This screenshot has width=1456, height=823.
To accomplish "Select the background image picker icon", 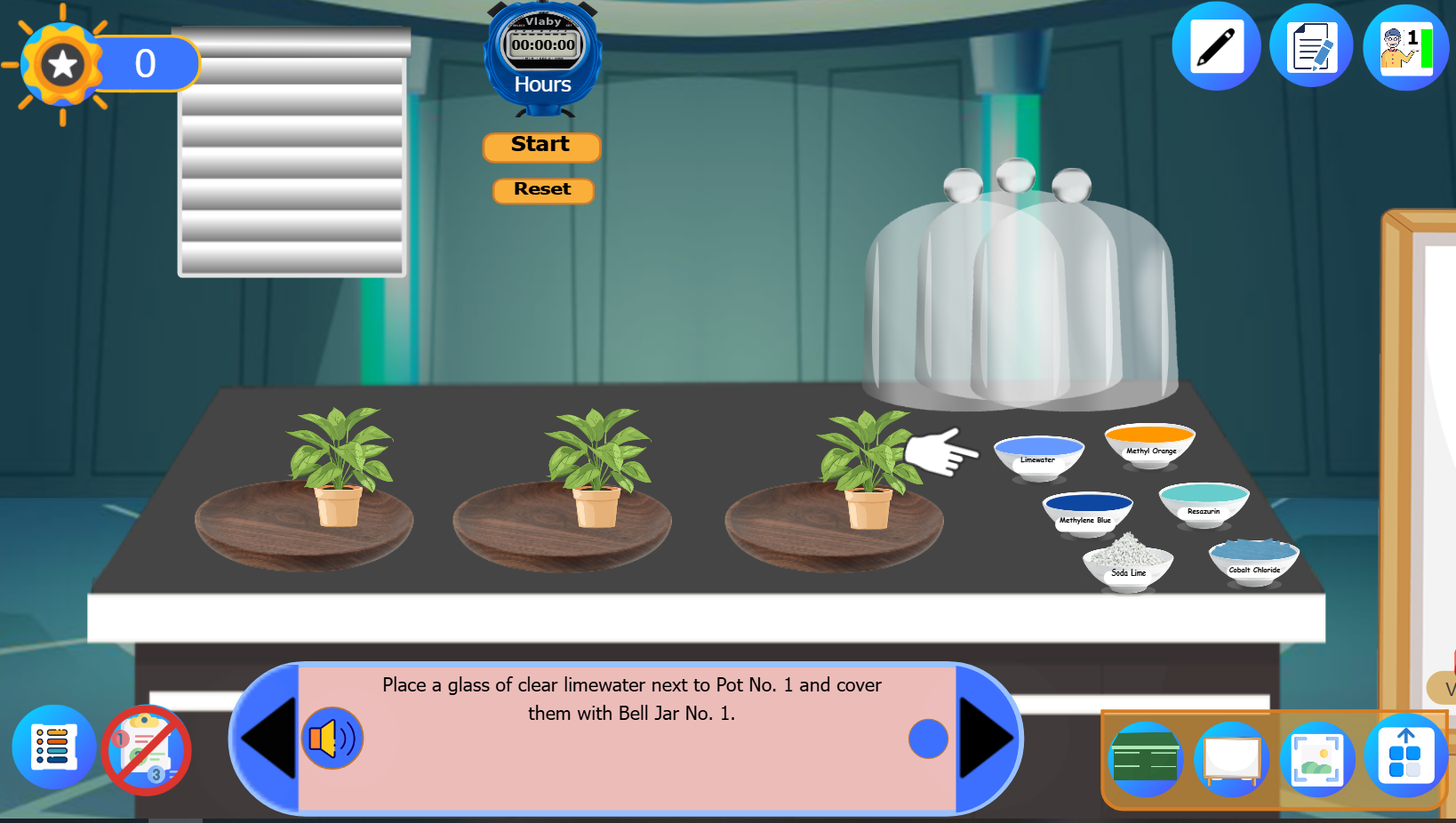I will 1318,757.
